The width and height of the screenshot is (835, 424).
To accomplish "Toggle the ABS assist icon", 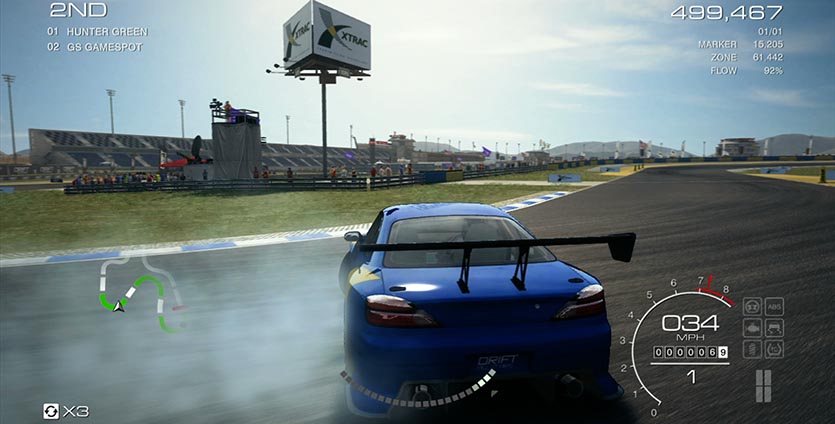I will pos(774,306).
